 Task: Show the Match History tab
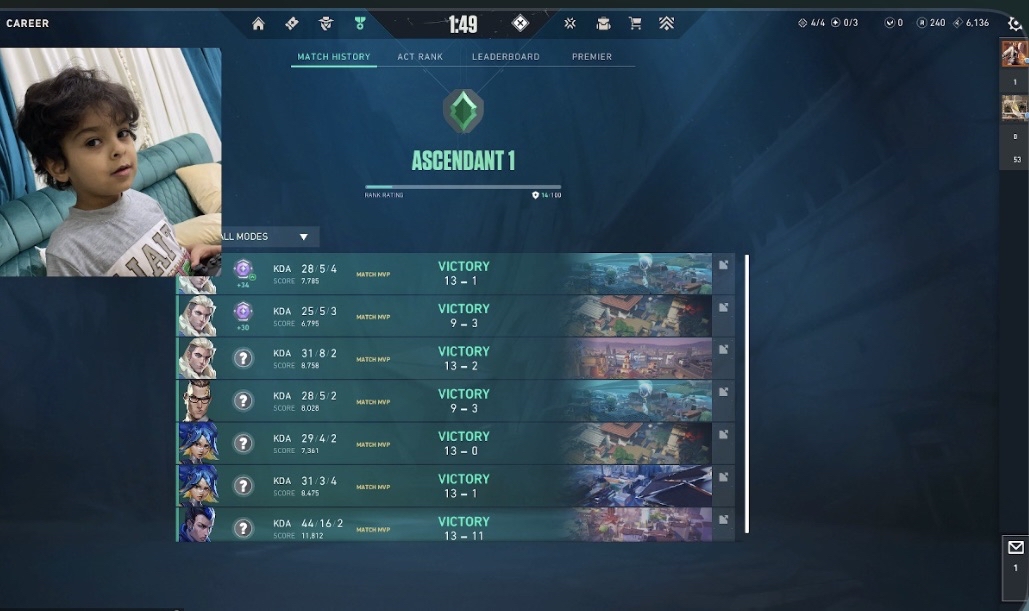tap(334, 57)
